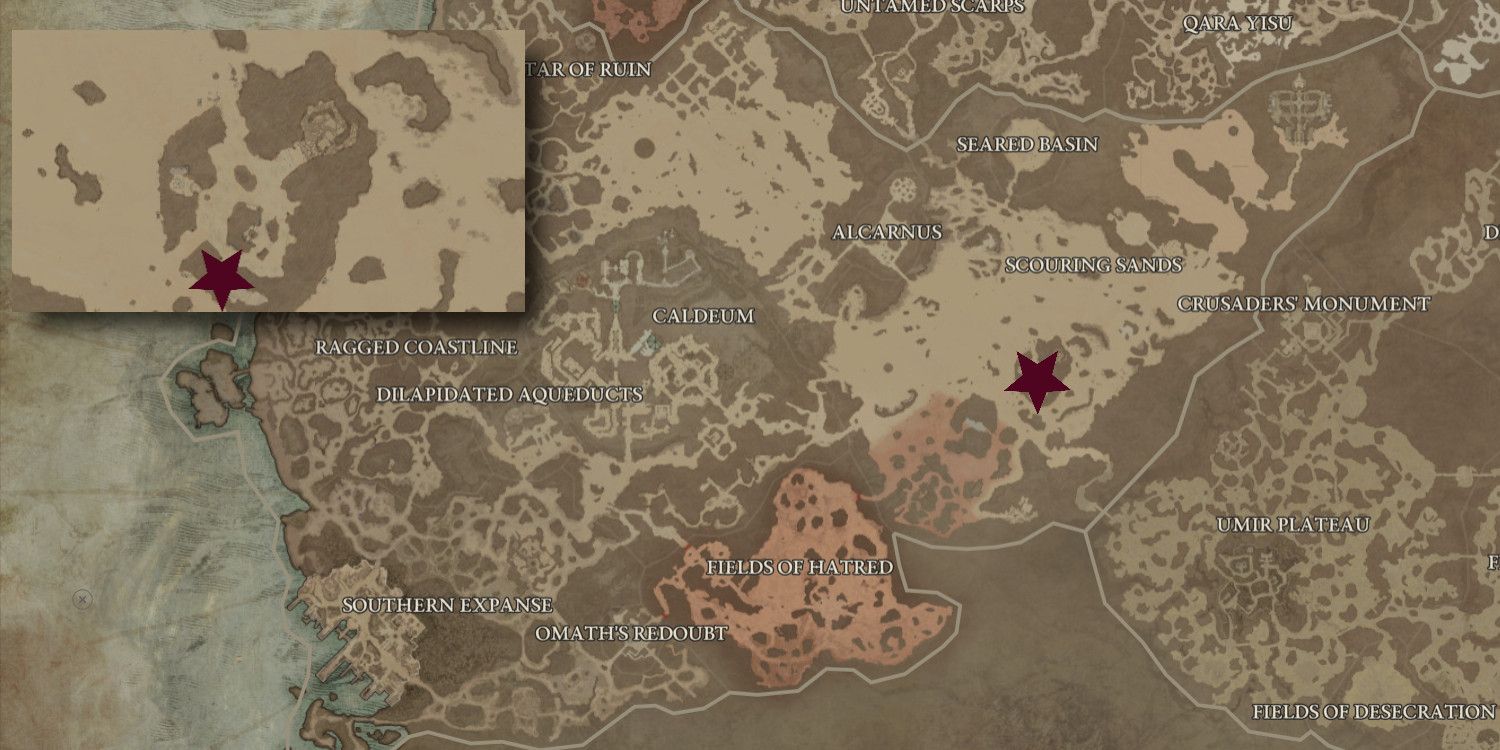Click the Scouring Sands region name
This screenshot has width=1500, height=750.
(1094, 266)
